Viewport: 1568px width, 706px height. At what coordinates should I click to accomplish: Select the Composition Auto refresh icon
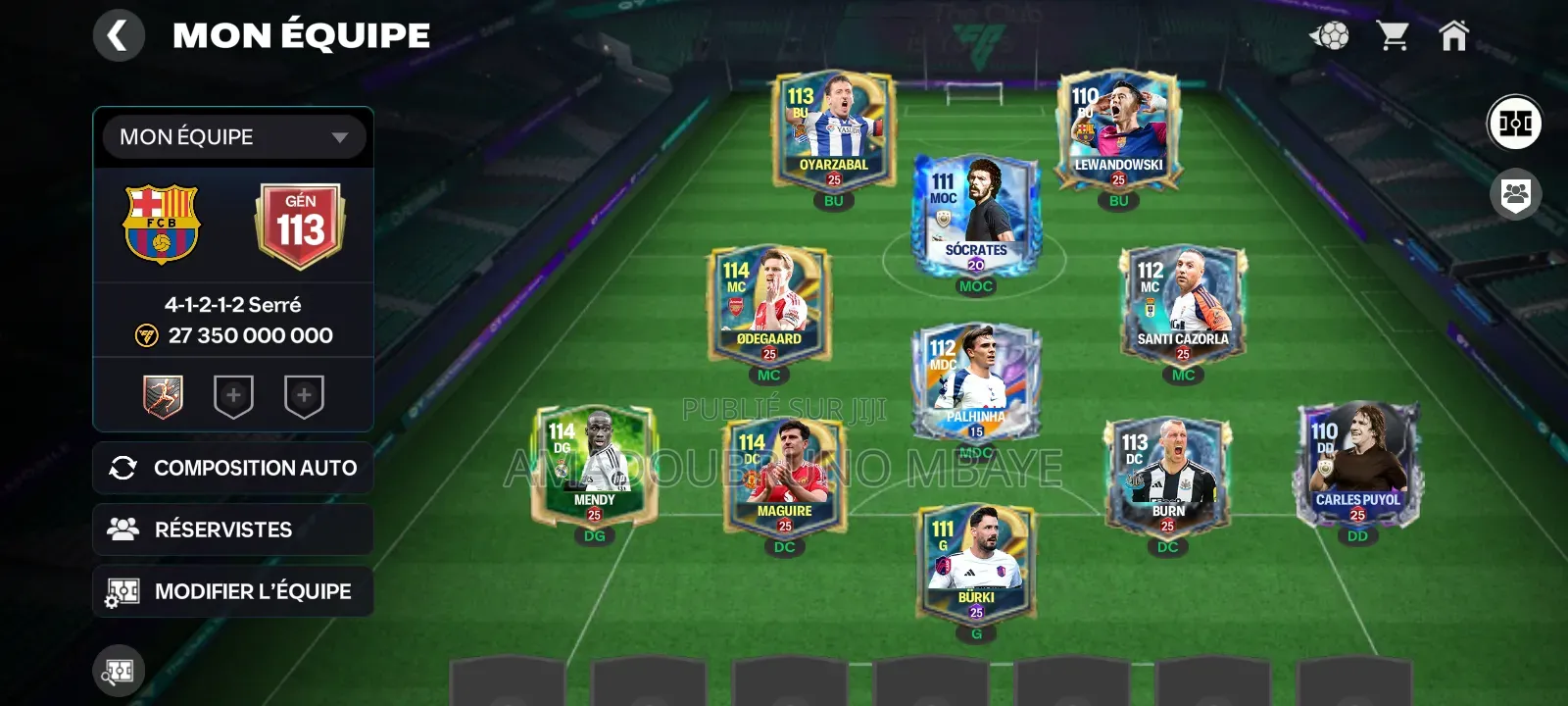122,468
